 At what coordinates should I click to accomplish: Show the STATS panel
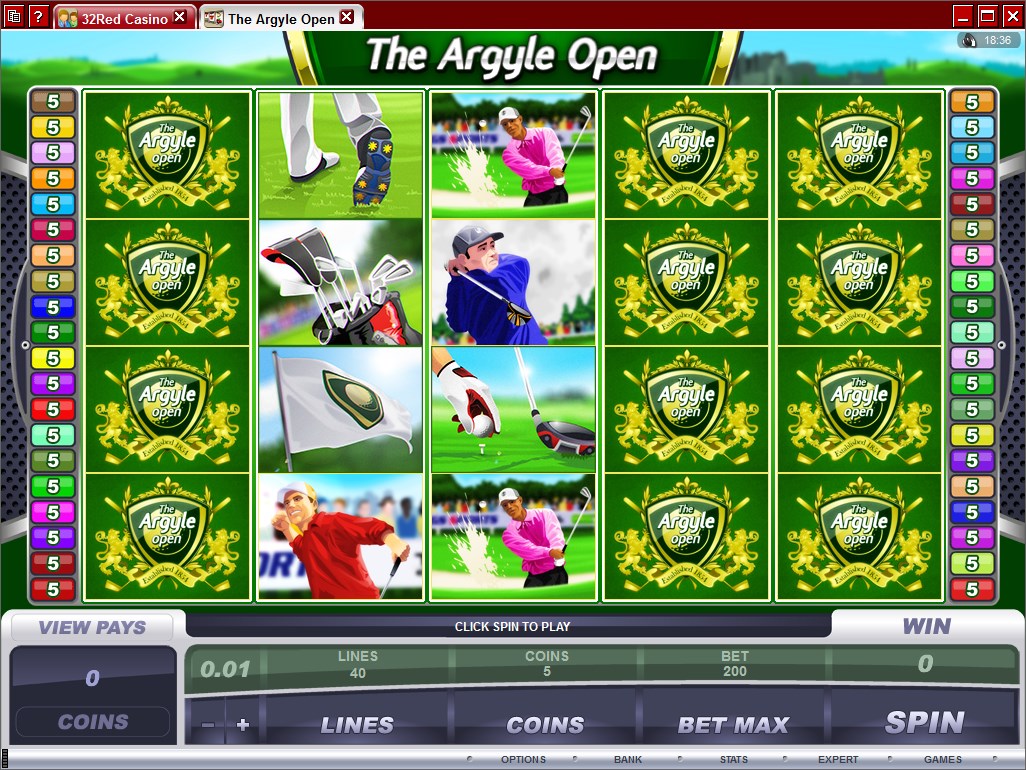pos(734,760)
